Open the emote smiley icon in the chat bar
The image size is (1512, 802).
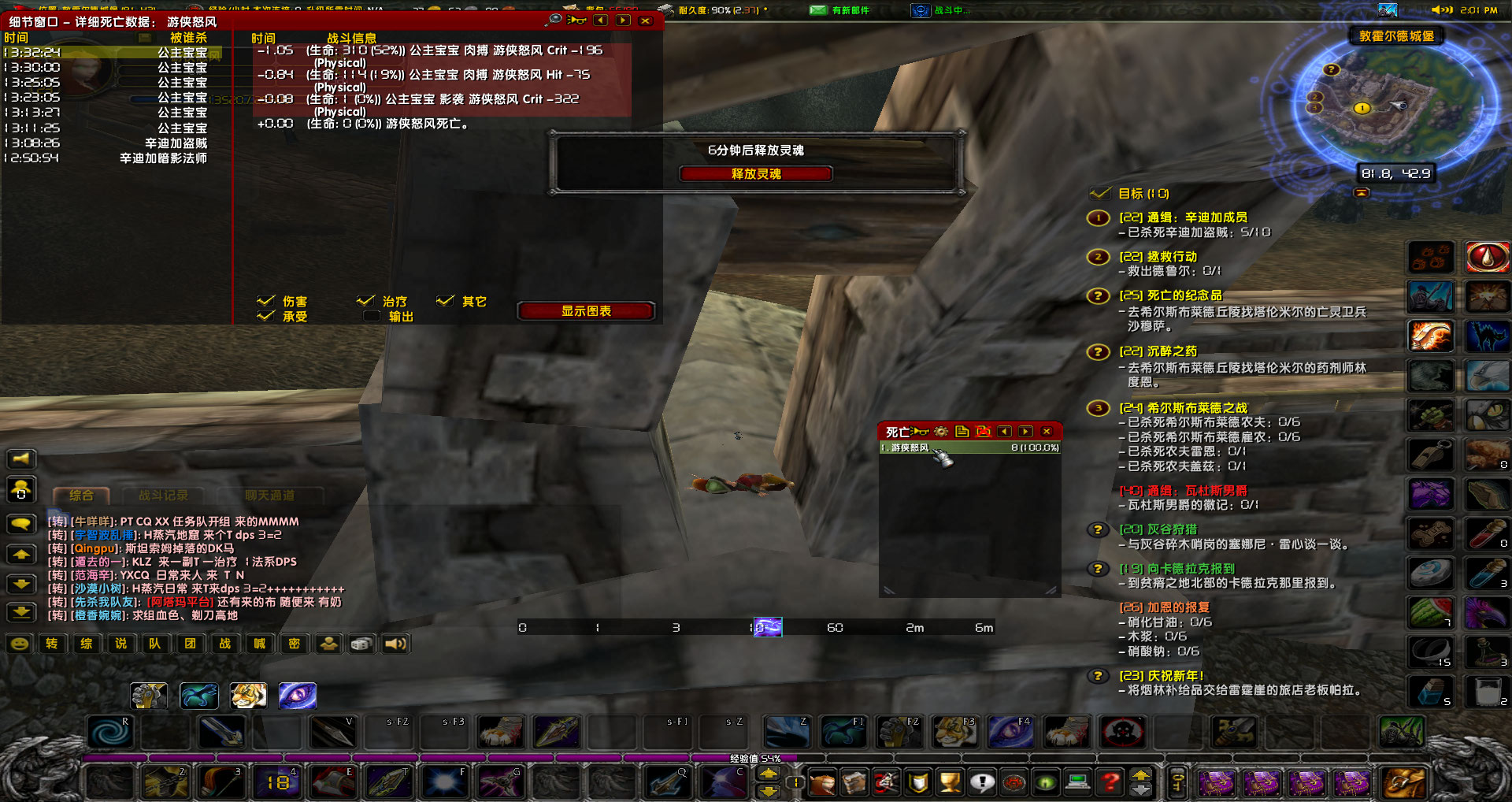tap(19, 644)
